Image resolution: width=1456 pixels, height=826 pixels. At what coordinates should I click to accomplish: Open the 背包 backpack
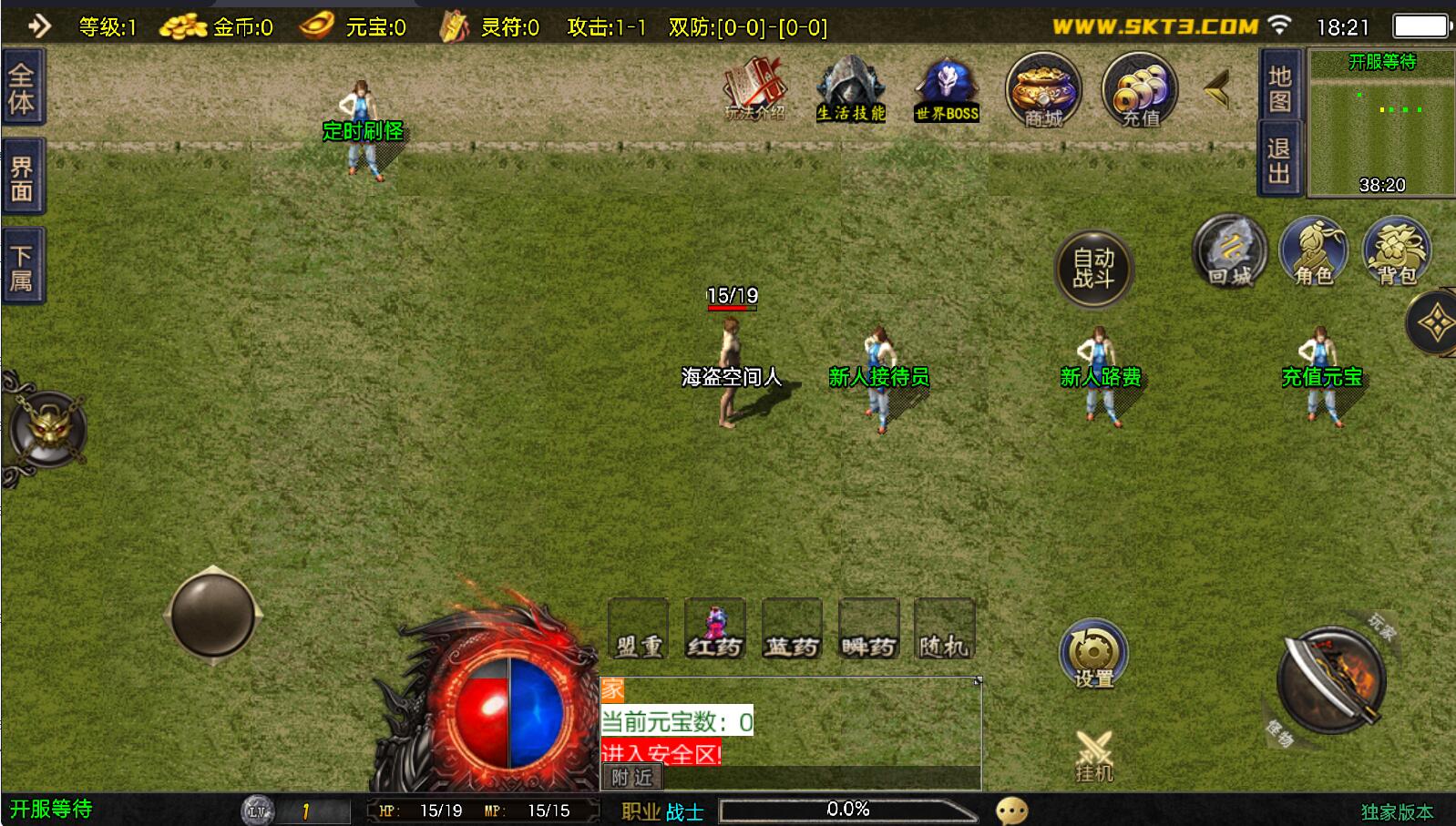point(1396,252)
